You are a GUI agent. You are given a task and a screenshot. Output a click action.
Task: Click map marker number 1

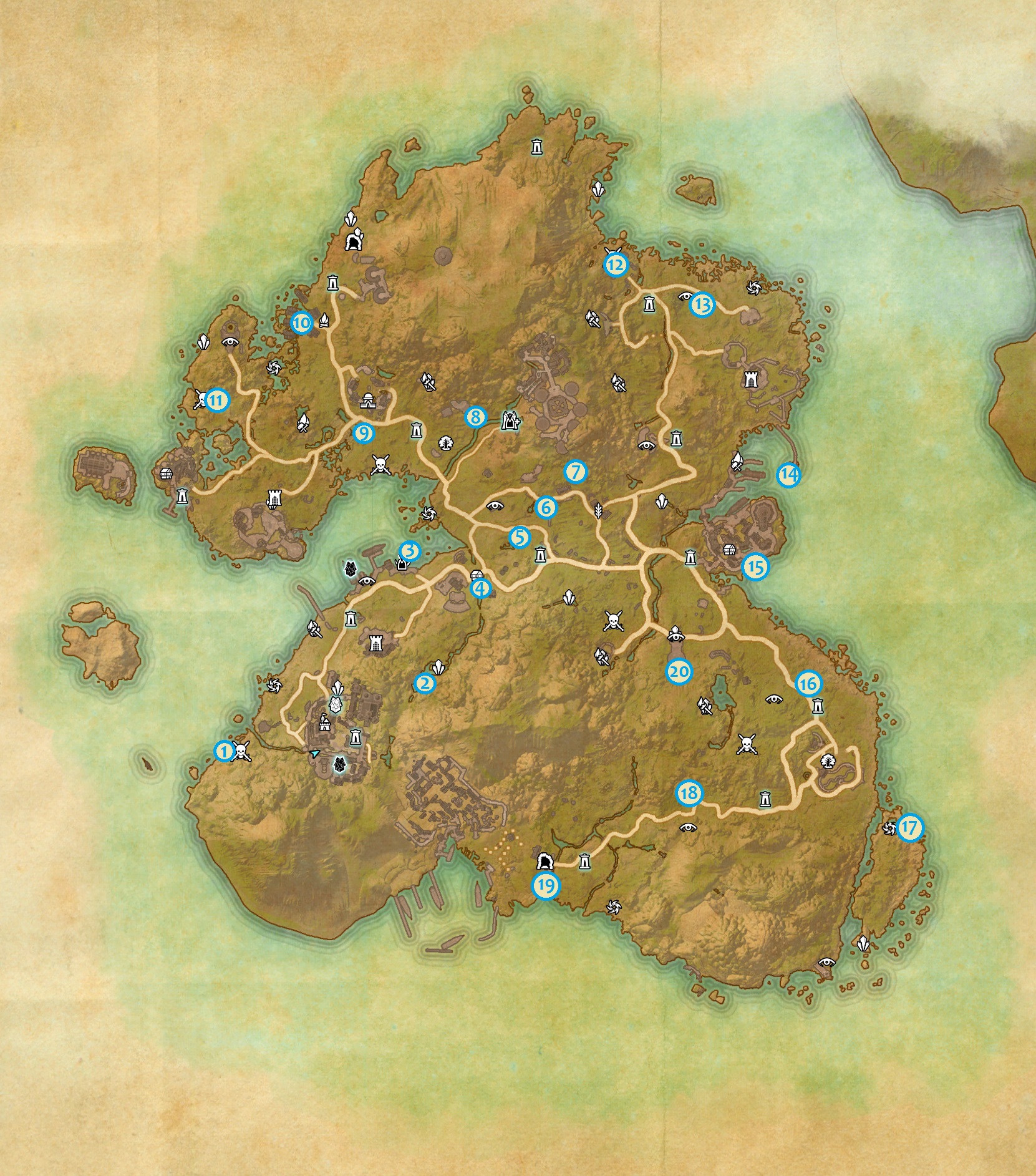point(223,751)
